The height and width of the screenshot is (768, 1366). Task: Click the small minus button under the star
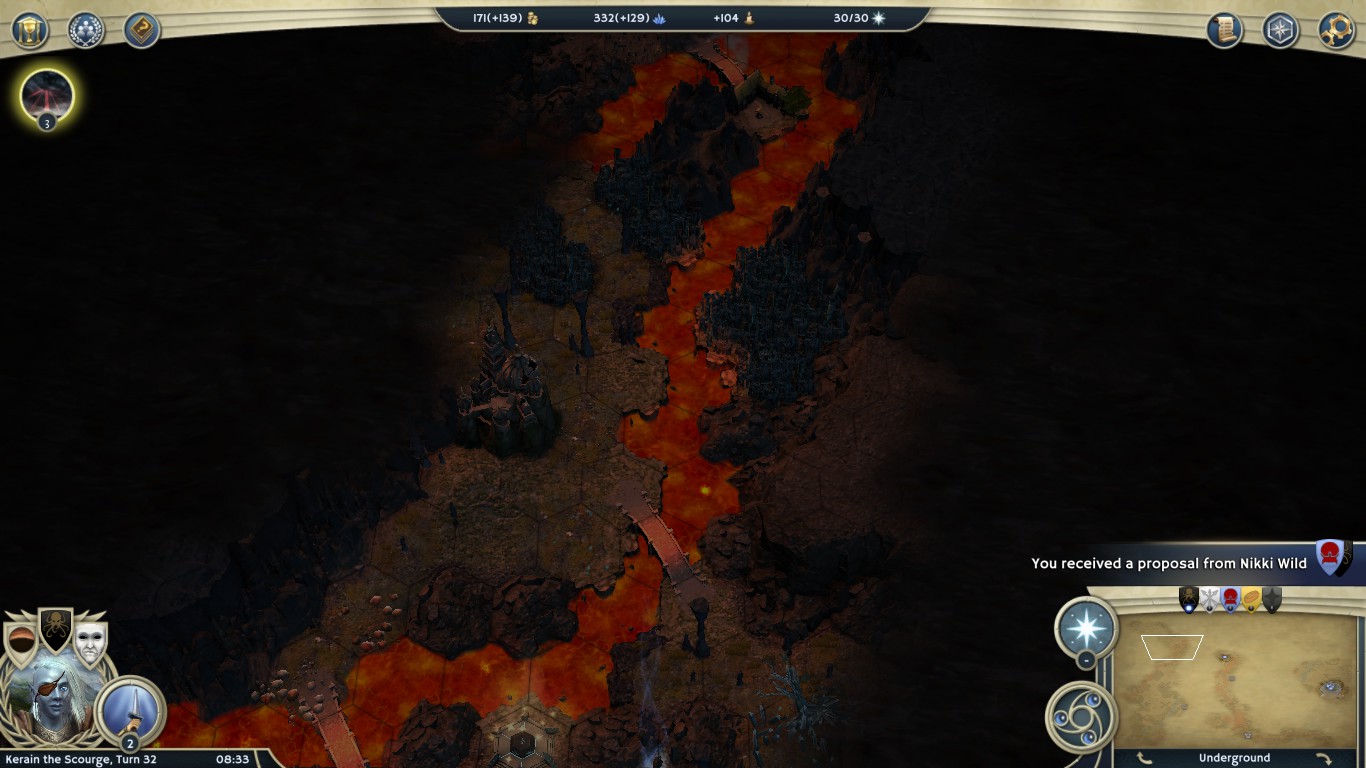tap(1086, 661)
